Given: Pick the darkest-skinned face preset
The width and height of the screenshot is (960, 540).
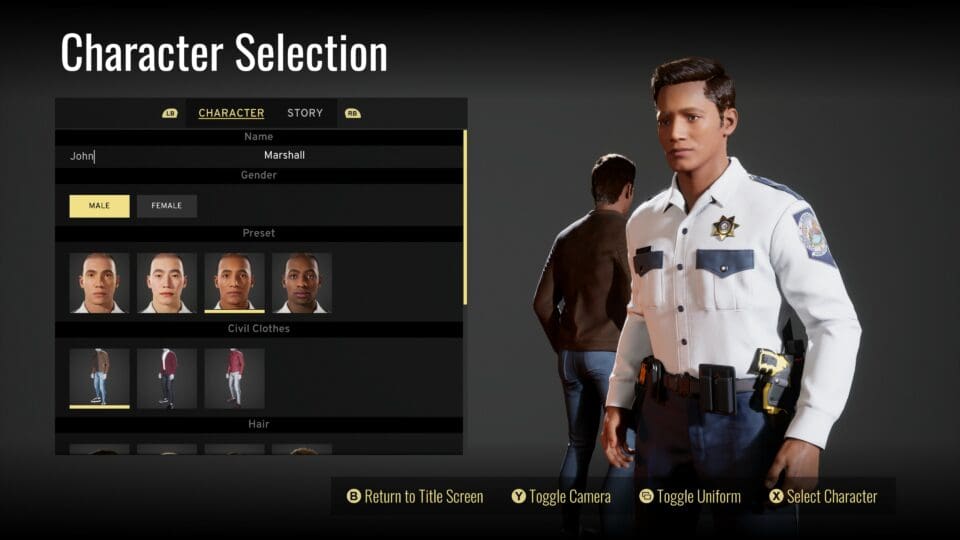Looking at the screenshot, I should [302, 283].
